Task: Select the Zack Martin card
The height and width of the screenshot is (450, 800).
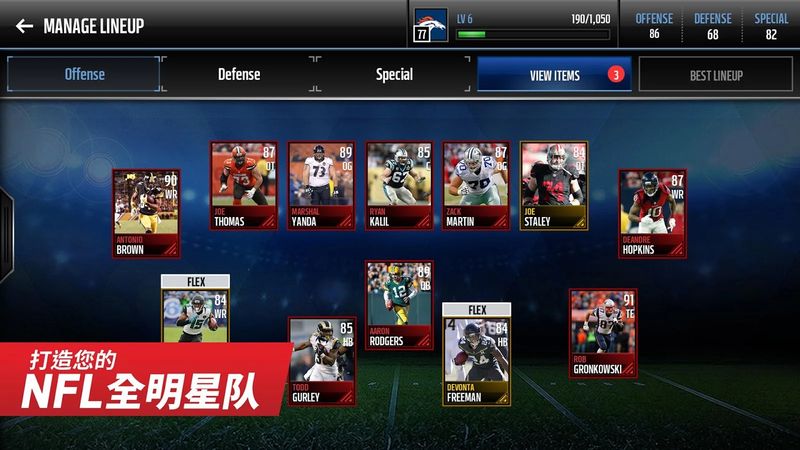Action: pos(476,186)
